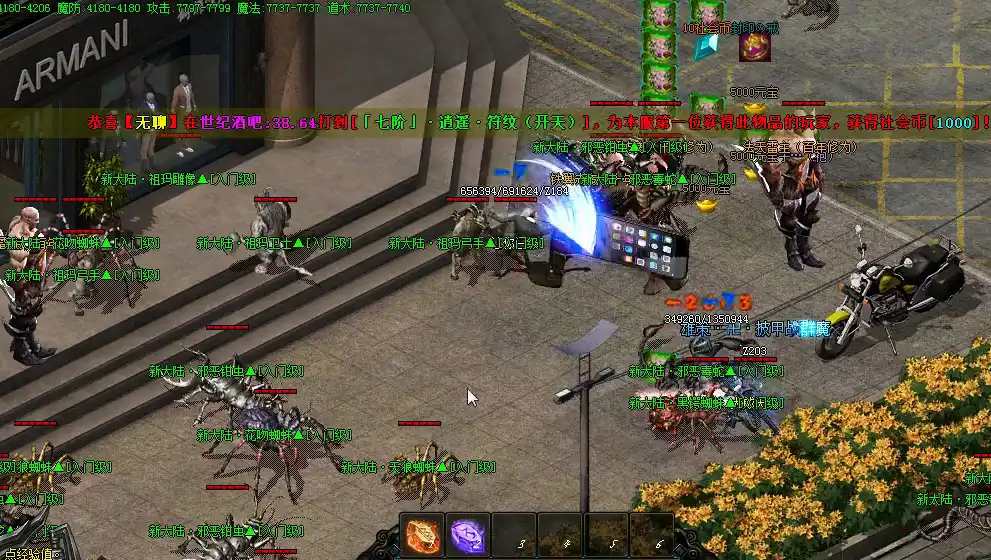Viewport: 991px width, 560px height.
Task: Select the purple rune crystal in hotbar slot 2
Action: [x=467, y=535]
